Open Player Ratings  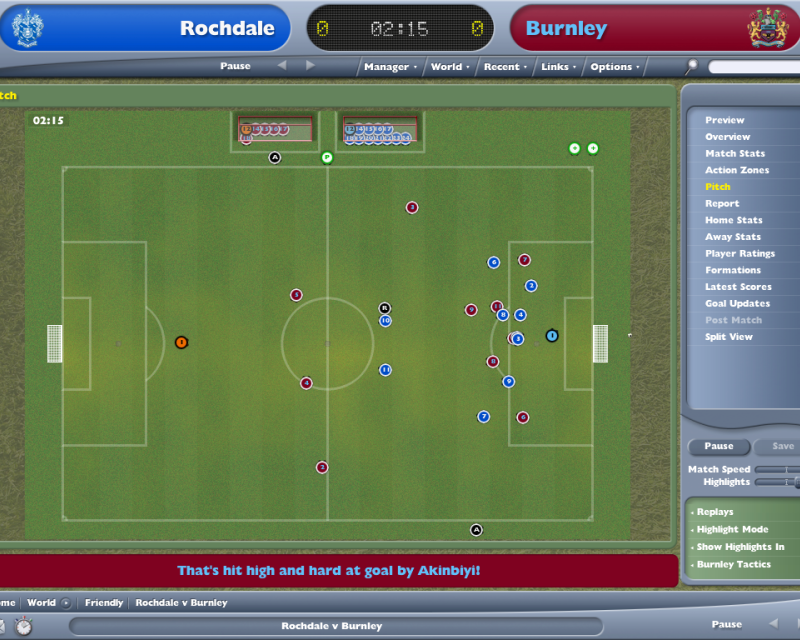(x=740, y=253)
